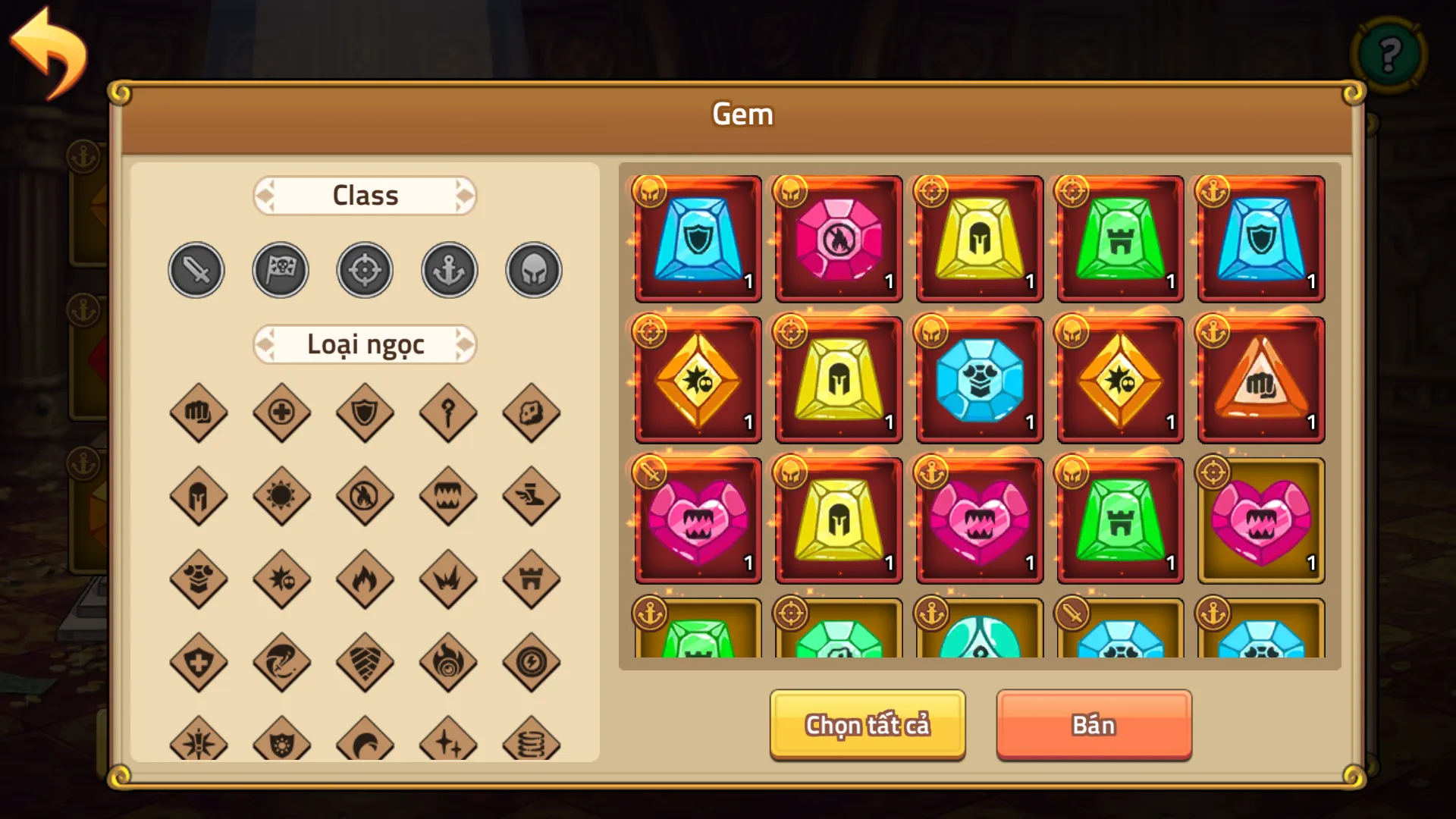Click the right arrow of the Class selector
Image resolution: width=1456 pixels, height=819 pixels.
465,195
